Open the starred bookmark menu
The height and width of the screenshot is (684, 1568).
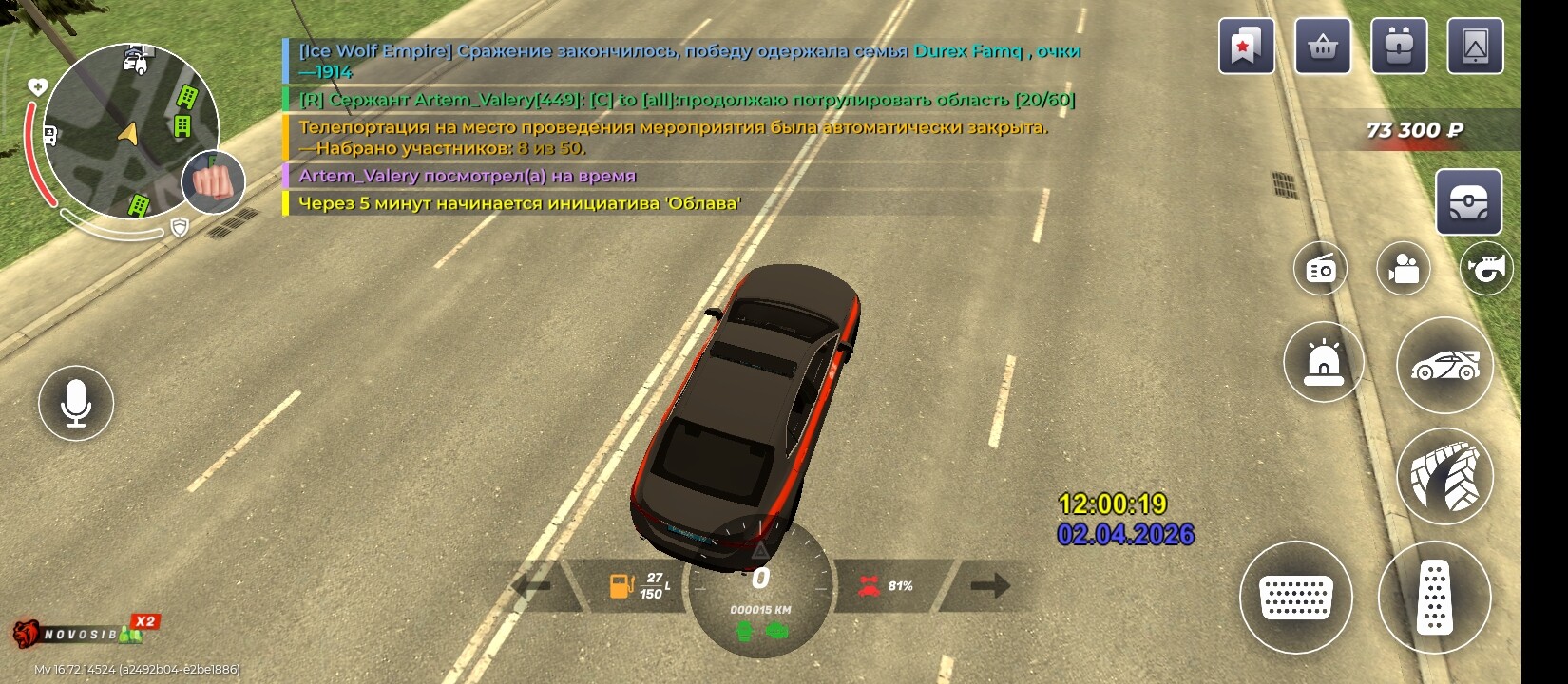[1246, 47]
